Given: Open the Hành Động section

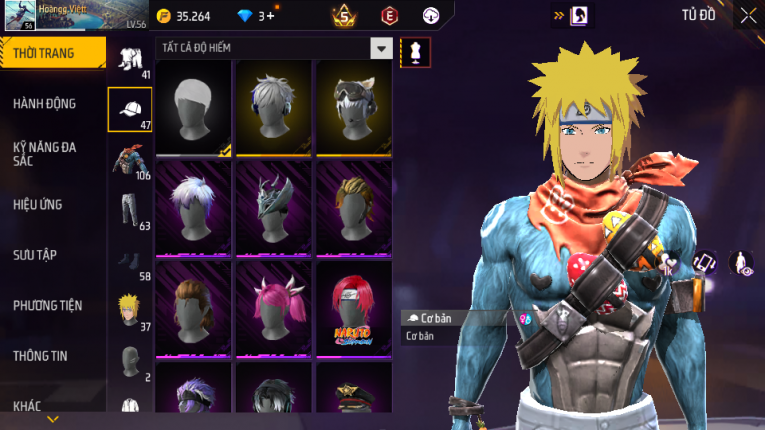Looking at the screenshot, I should click(45, 103).
